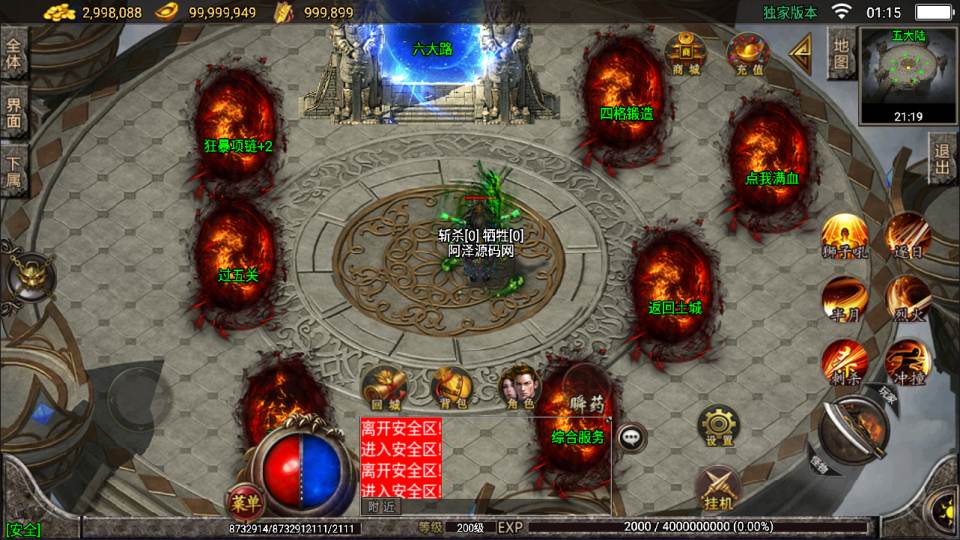
Task: Open the 地图 map button
Action: 842,54
